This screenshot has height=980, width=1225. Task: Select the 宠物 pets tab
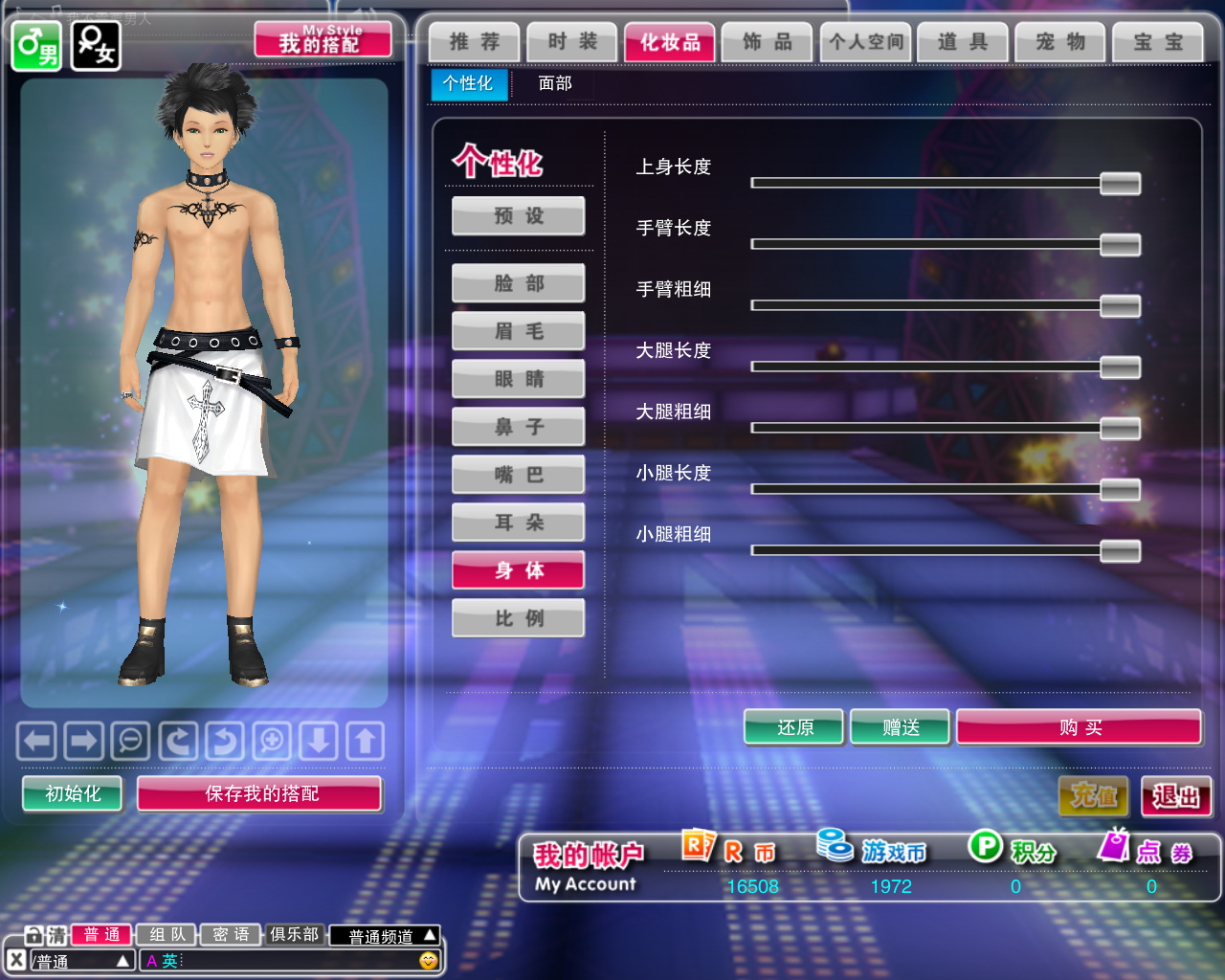1060,42
